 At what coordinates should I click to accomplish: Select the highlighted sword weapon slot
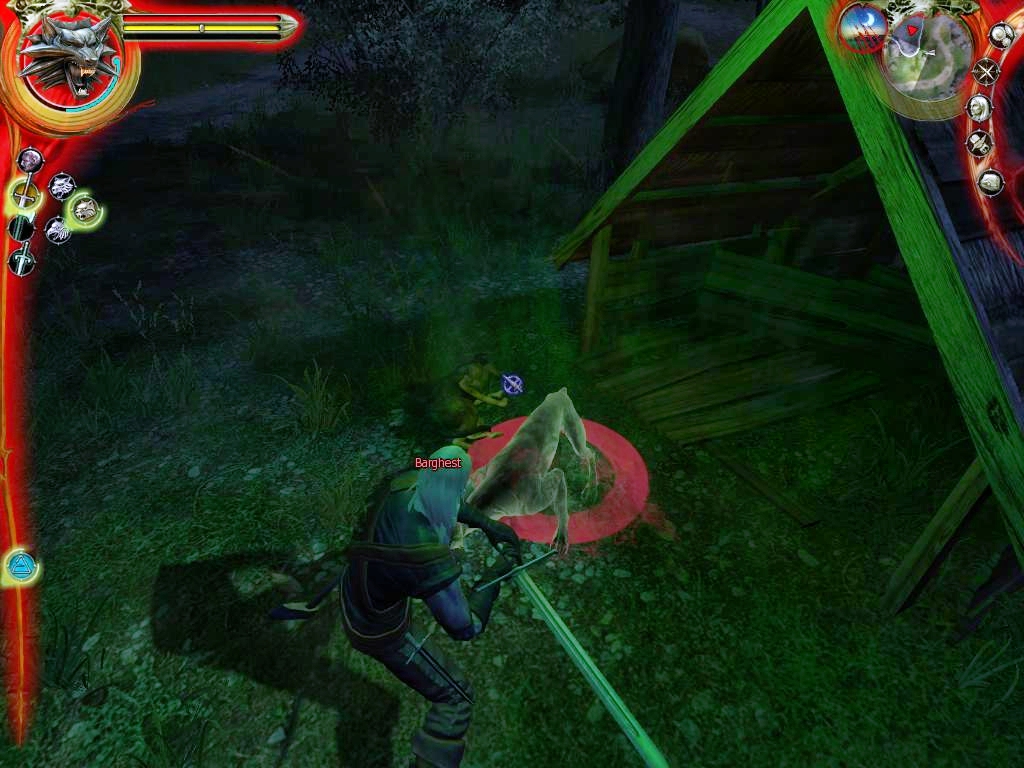pyautogui.click(x=24, y=194)
